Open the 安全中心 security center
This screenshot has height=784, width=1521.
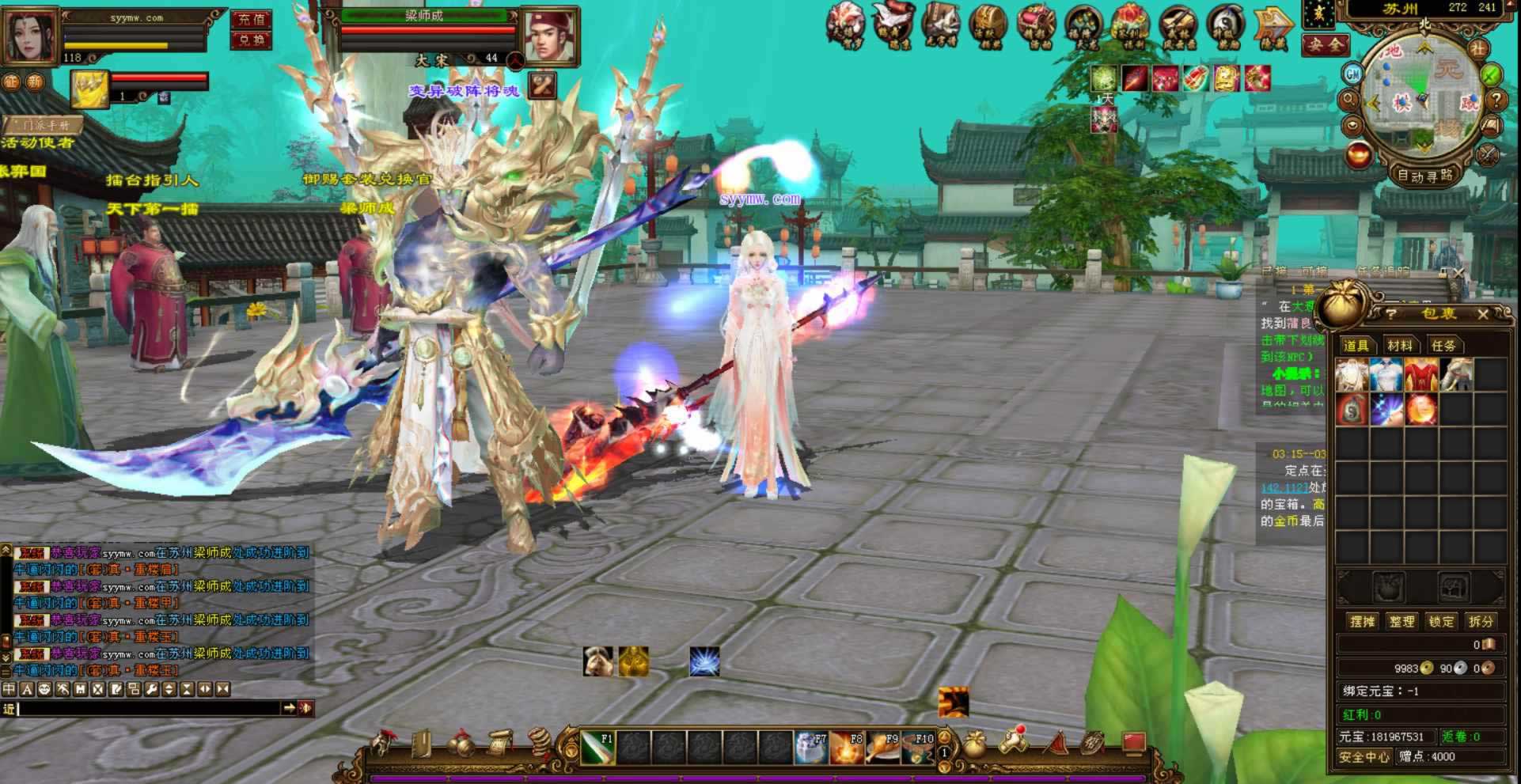tap(1364, 757)
